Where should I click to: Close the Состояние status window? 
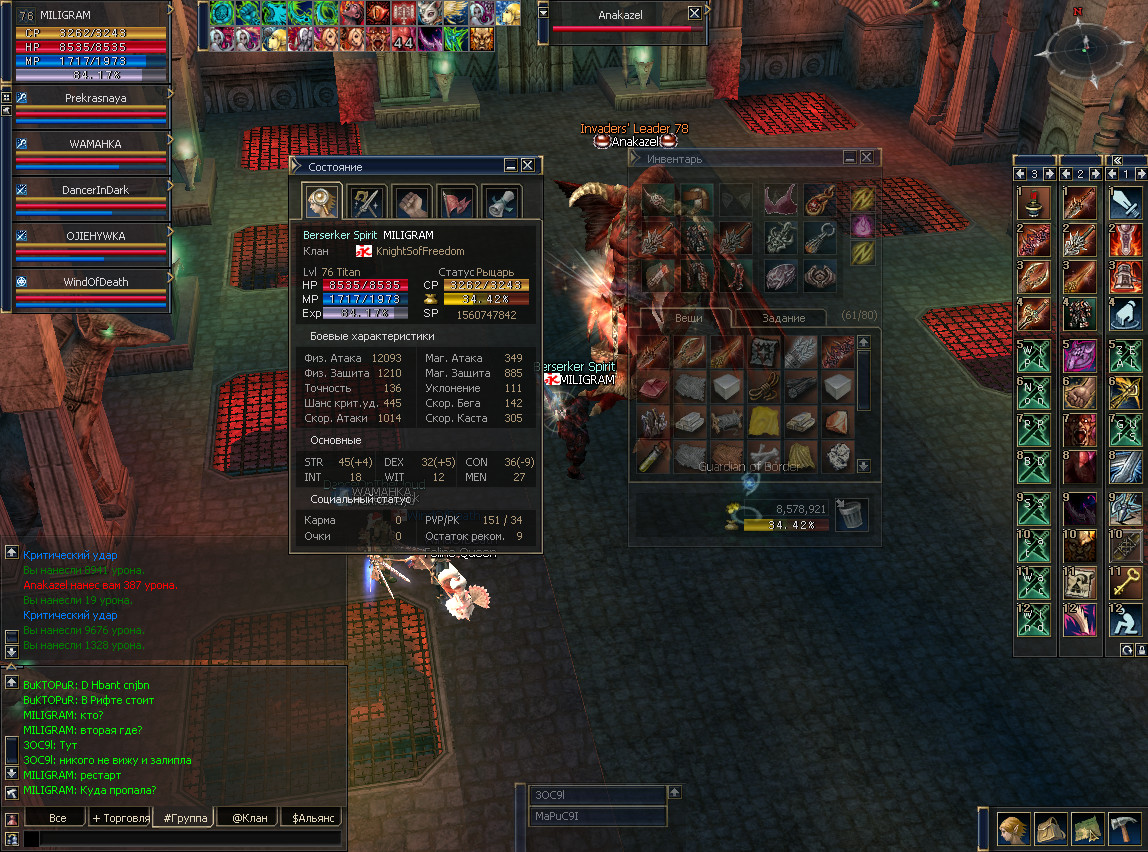[528, 166]
